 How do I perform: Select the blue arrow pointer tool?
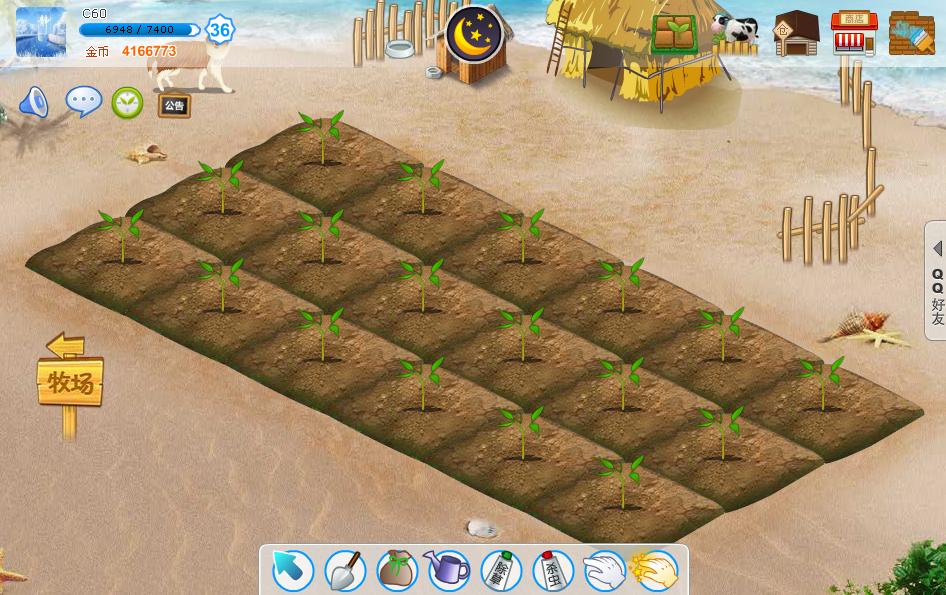[x=293, y=571]
